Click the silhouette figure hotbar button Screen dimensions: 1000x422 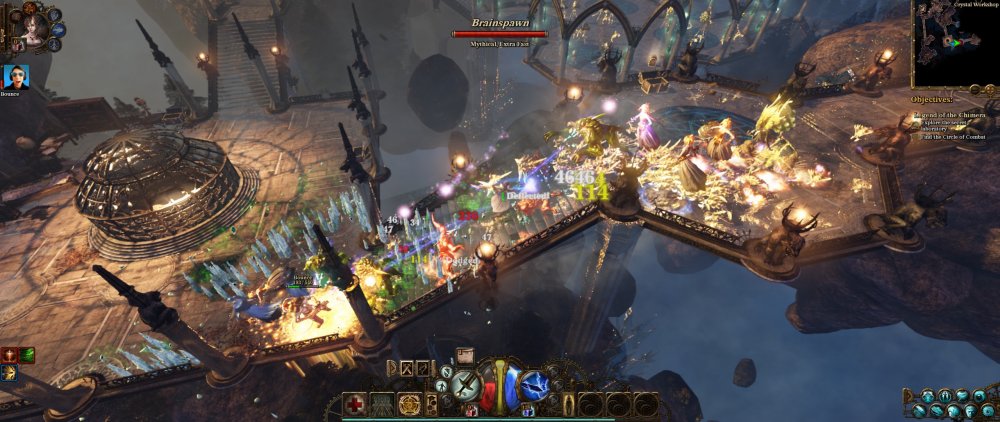coord(570,404)
